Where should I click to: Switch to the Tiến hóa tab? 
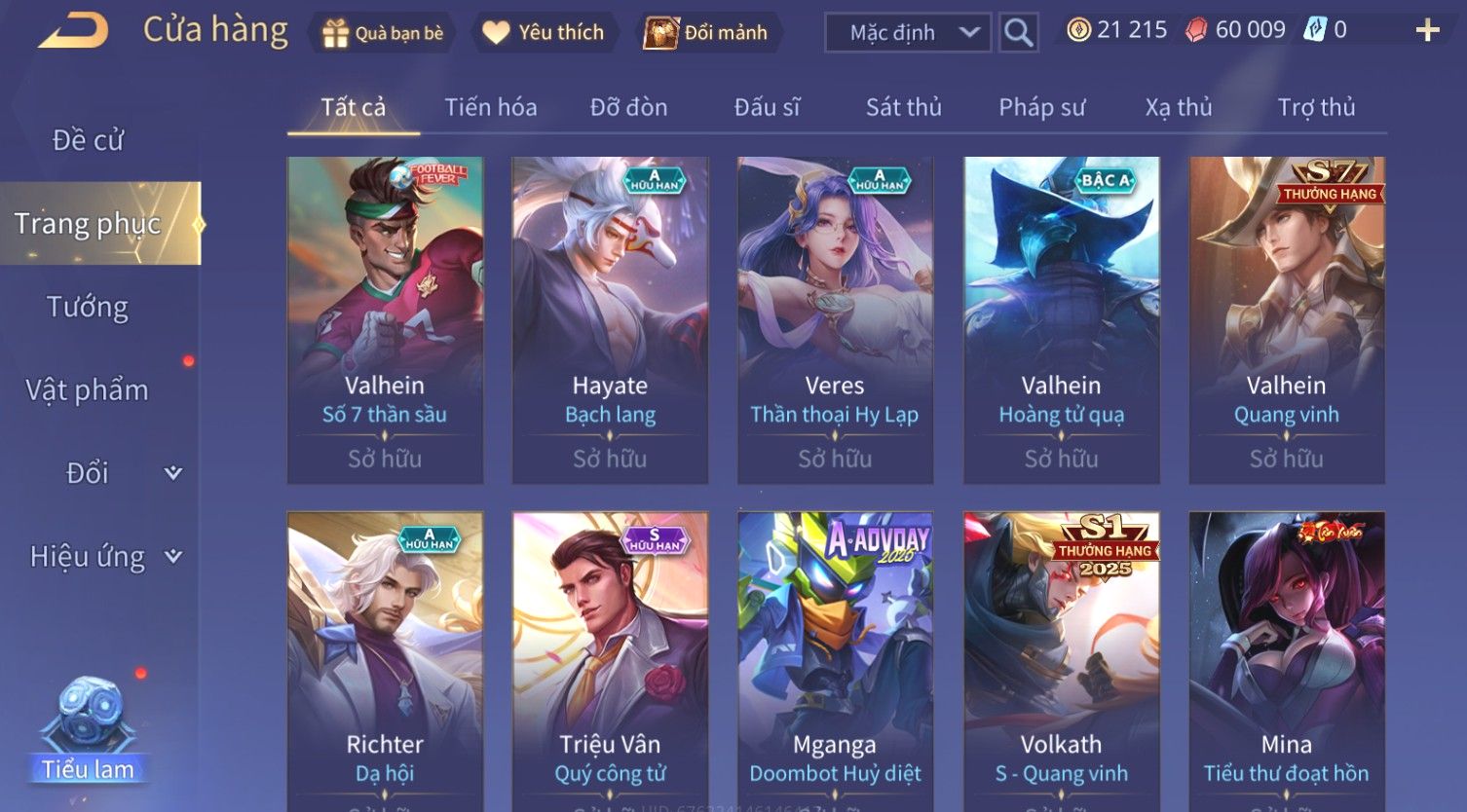pos(491,107)
